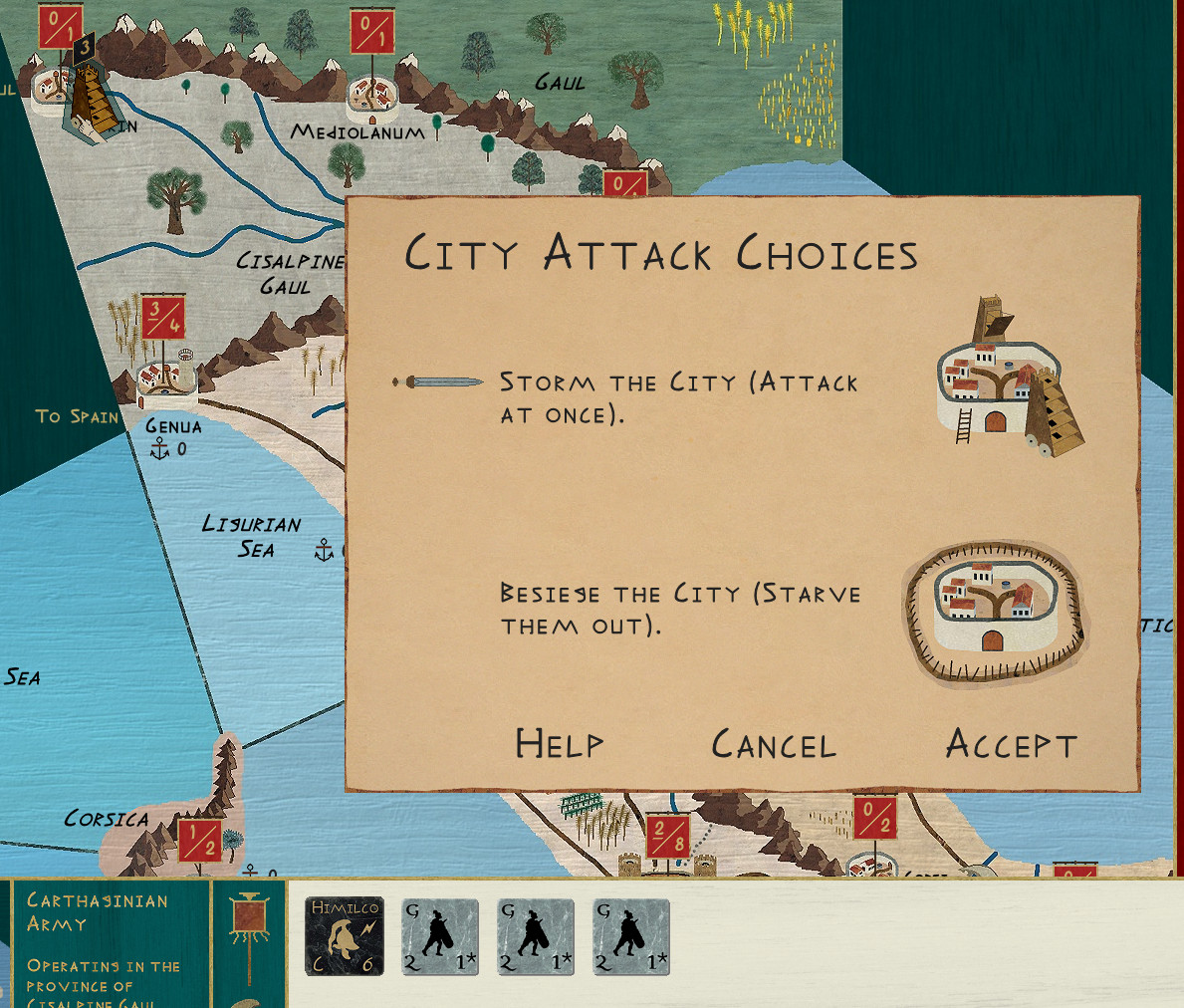Accept the city attack choice

click(1011, 744)
